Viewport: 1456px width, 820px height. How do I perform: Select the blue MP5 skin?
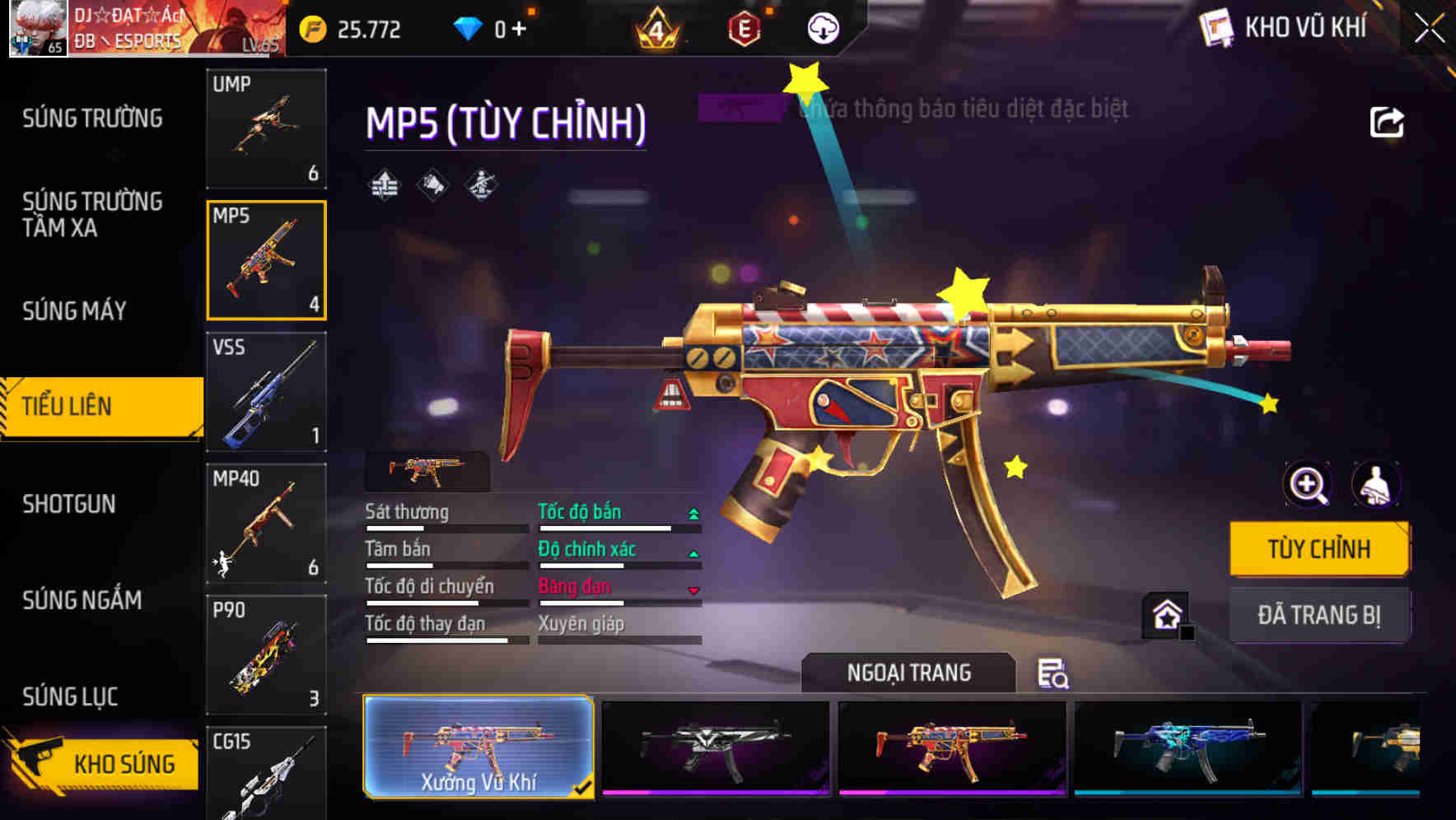tap(1188, 747)
